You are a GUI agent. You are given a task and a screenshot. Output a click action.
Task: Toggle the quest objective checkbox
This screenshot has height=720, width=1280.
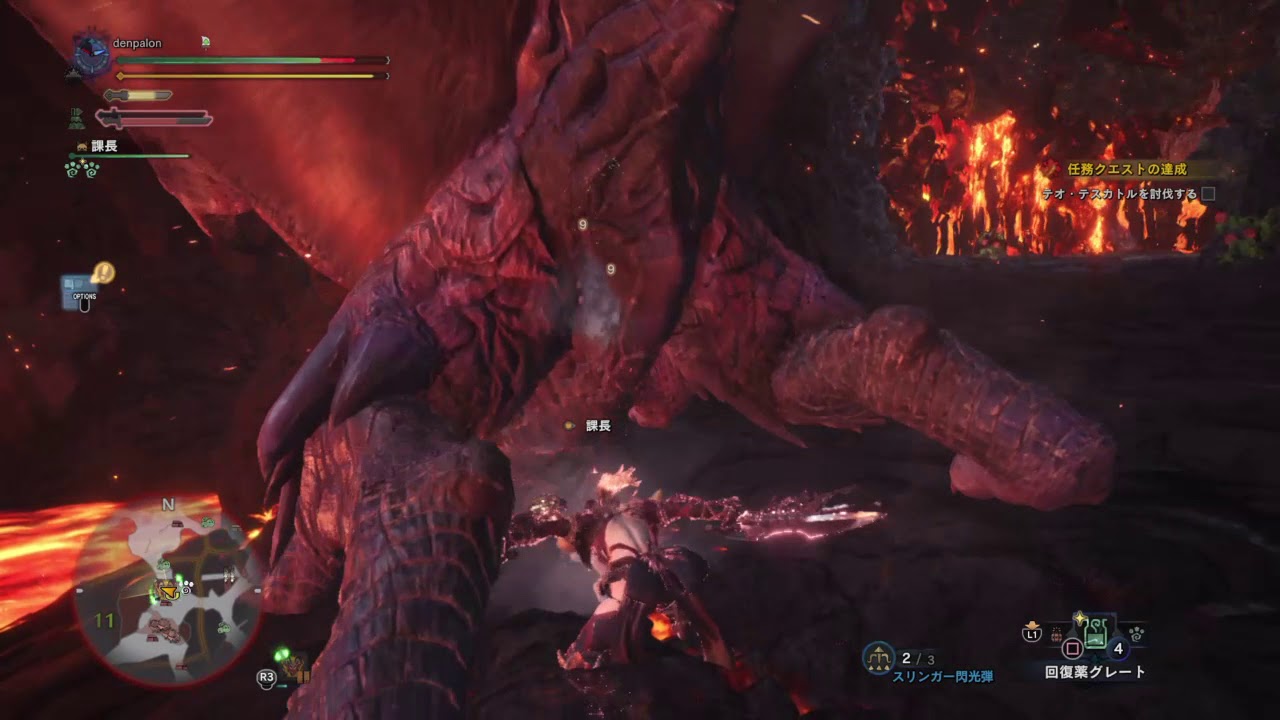(1208, 194)
